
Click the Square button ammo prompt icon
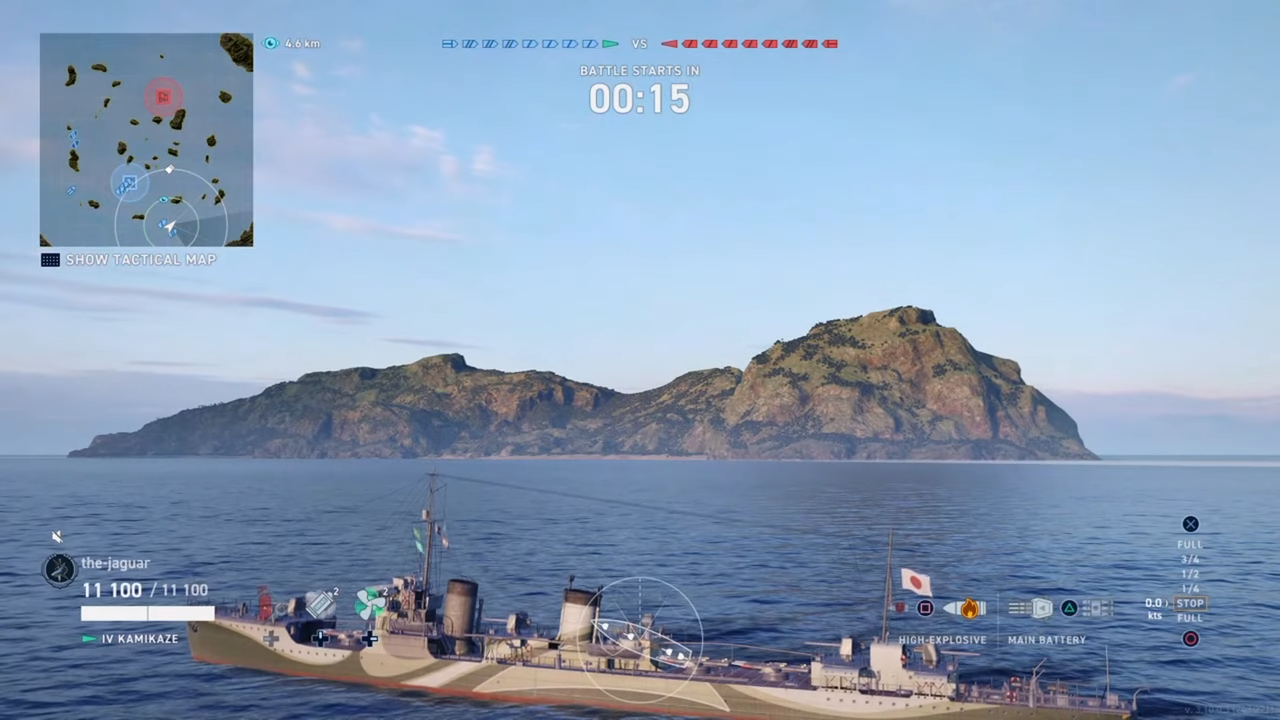pos(924,607)
